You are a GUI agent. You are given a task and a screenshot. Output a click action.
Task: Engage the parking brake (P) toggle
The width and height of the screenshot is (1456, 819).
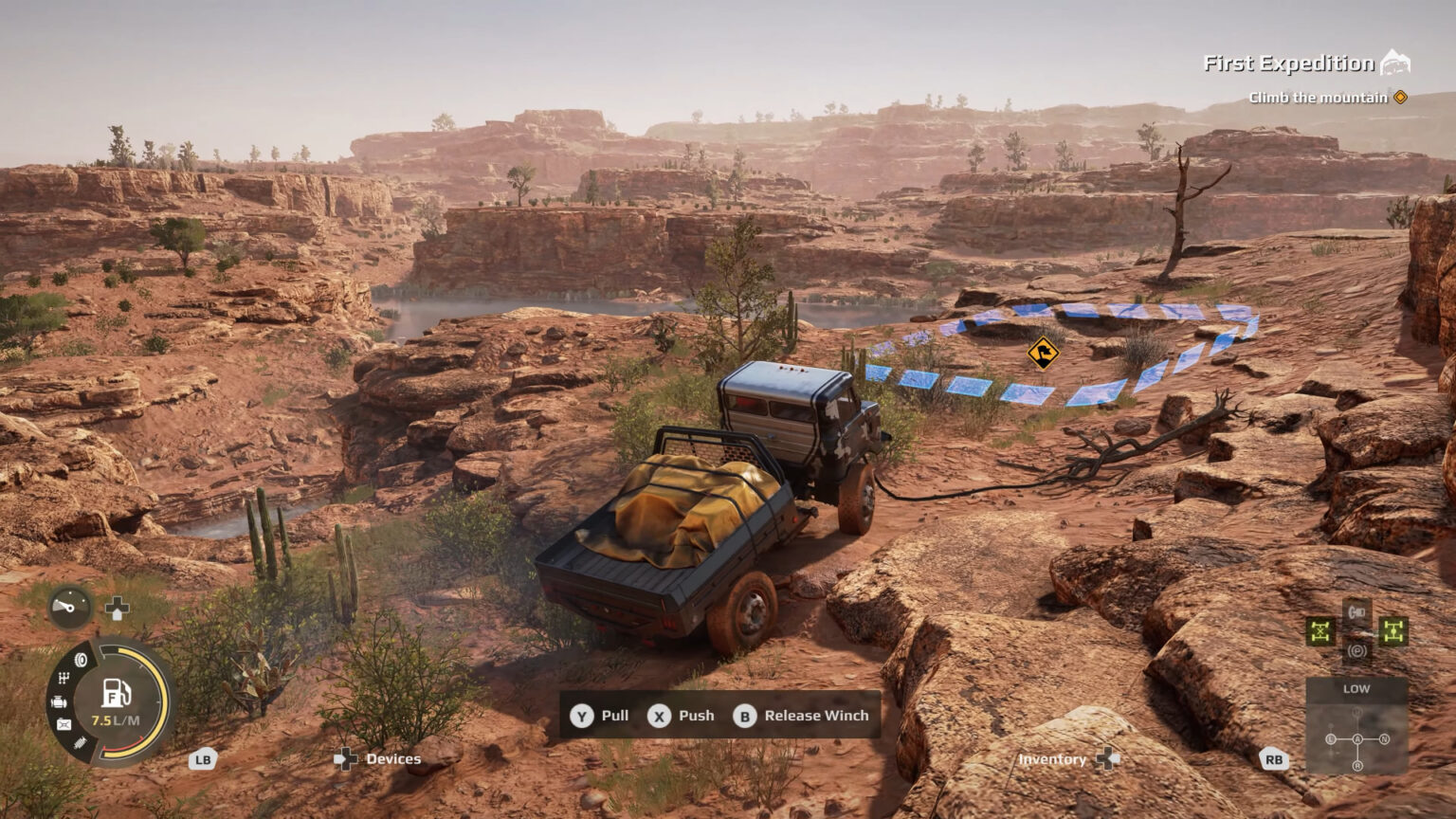click(x=1357, y=651)
